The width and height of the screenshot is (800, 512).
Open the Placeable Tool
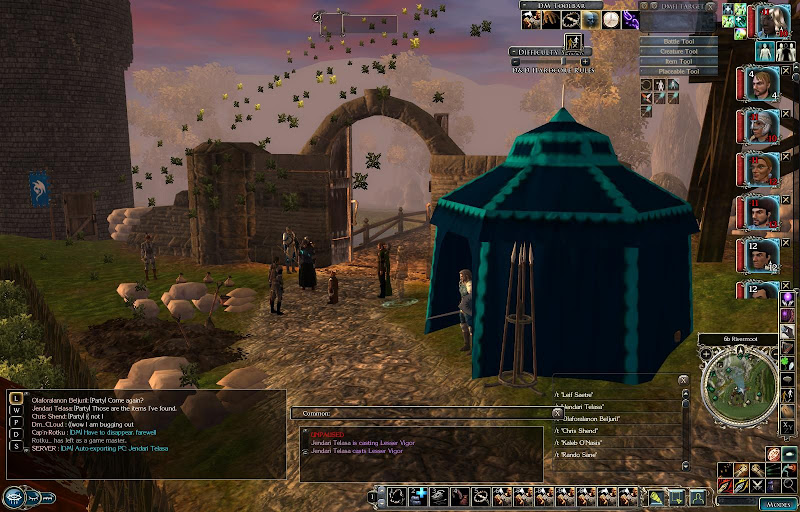pos(680,71)
